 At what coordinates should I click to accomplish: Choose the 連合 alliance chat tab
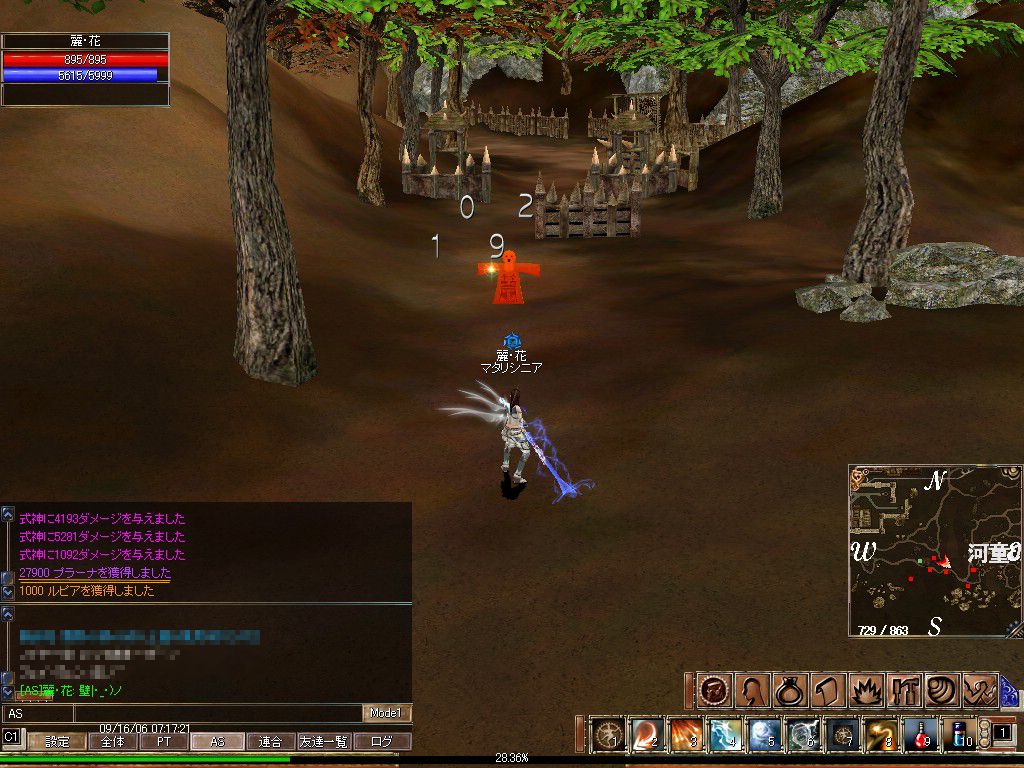point(270,742)
